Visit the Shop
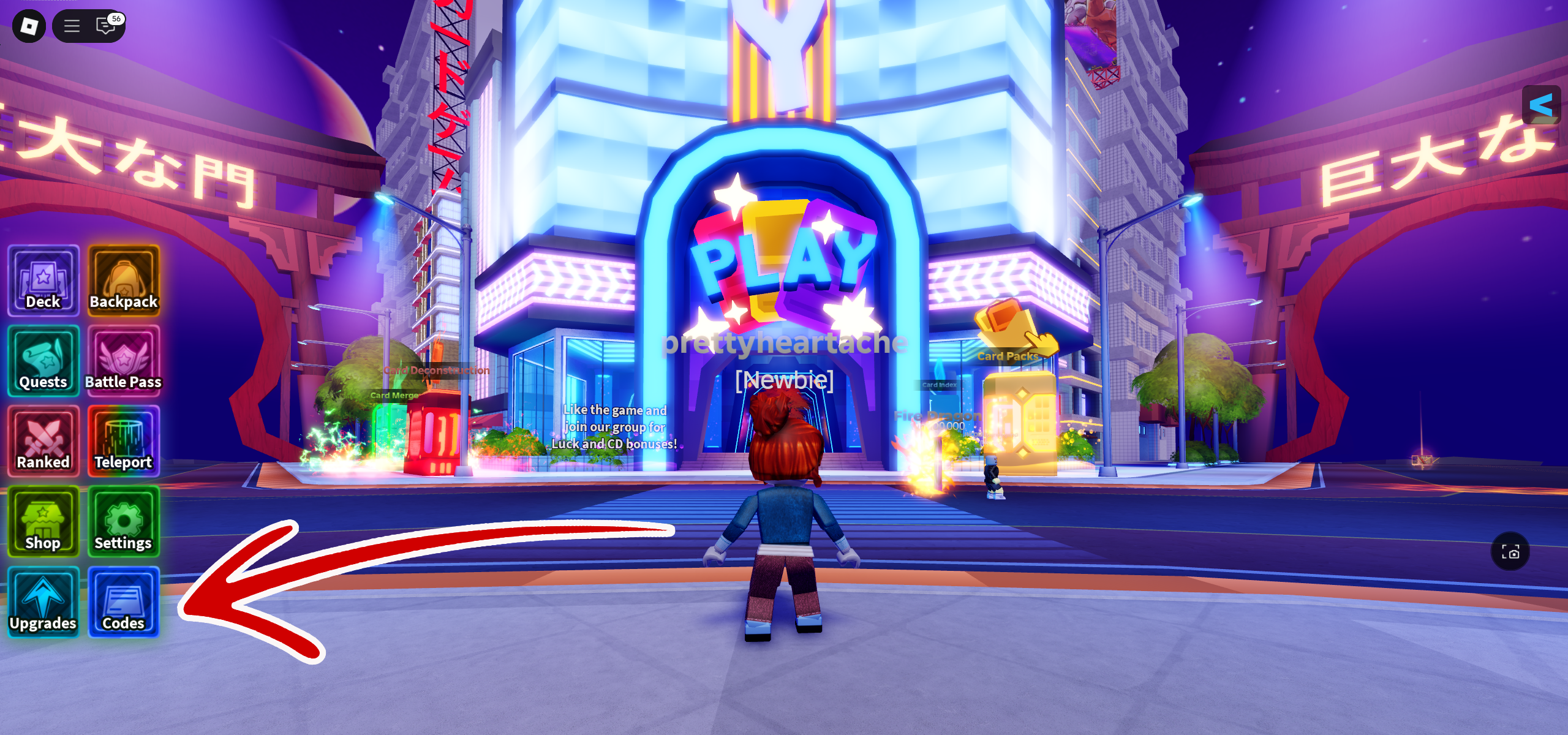The height and width of the screenshot is (735, 1568). [43, 521]
